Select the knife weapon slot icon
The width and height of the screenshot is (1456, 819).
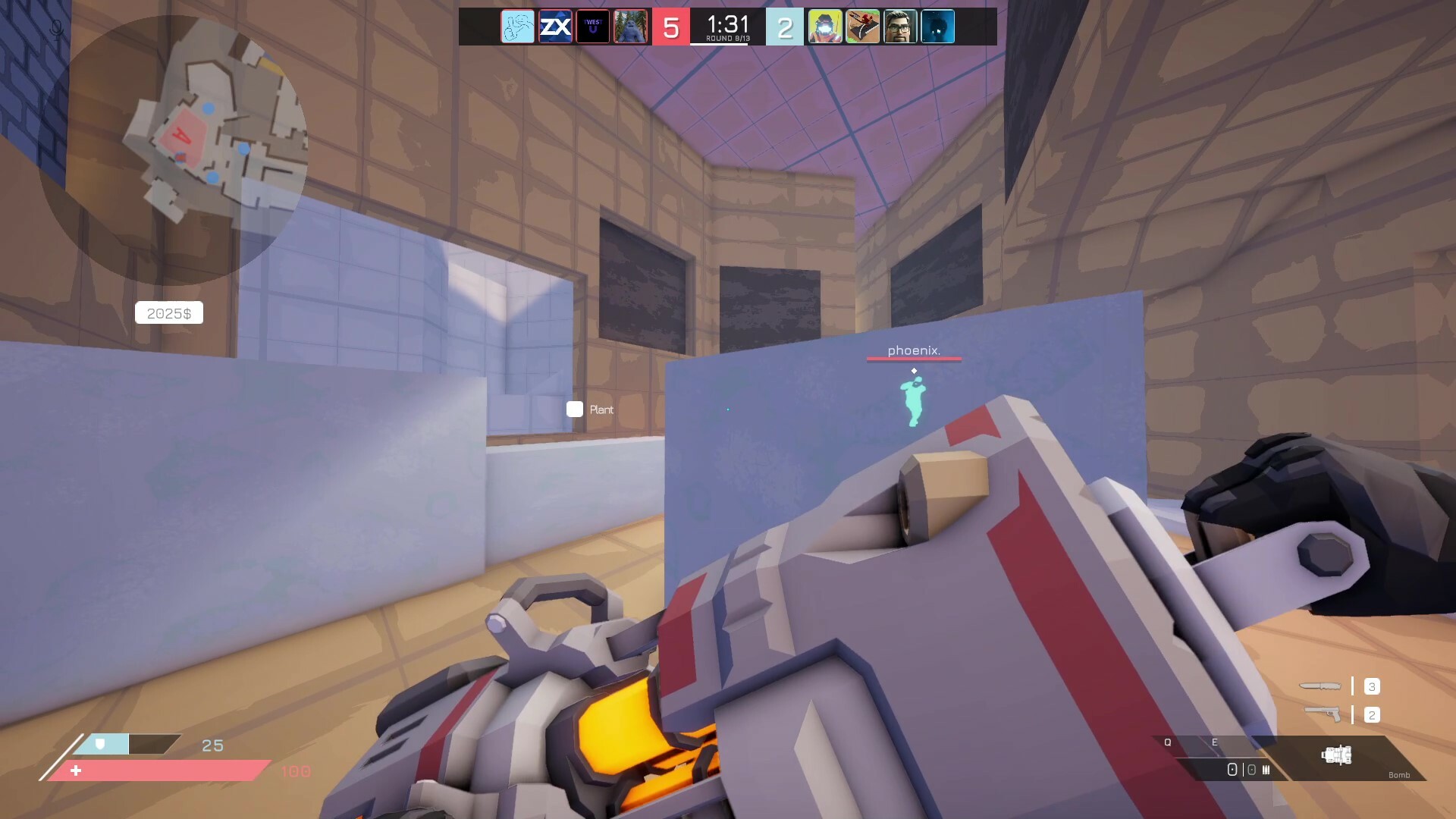coord(1321,686)
